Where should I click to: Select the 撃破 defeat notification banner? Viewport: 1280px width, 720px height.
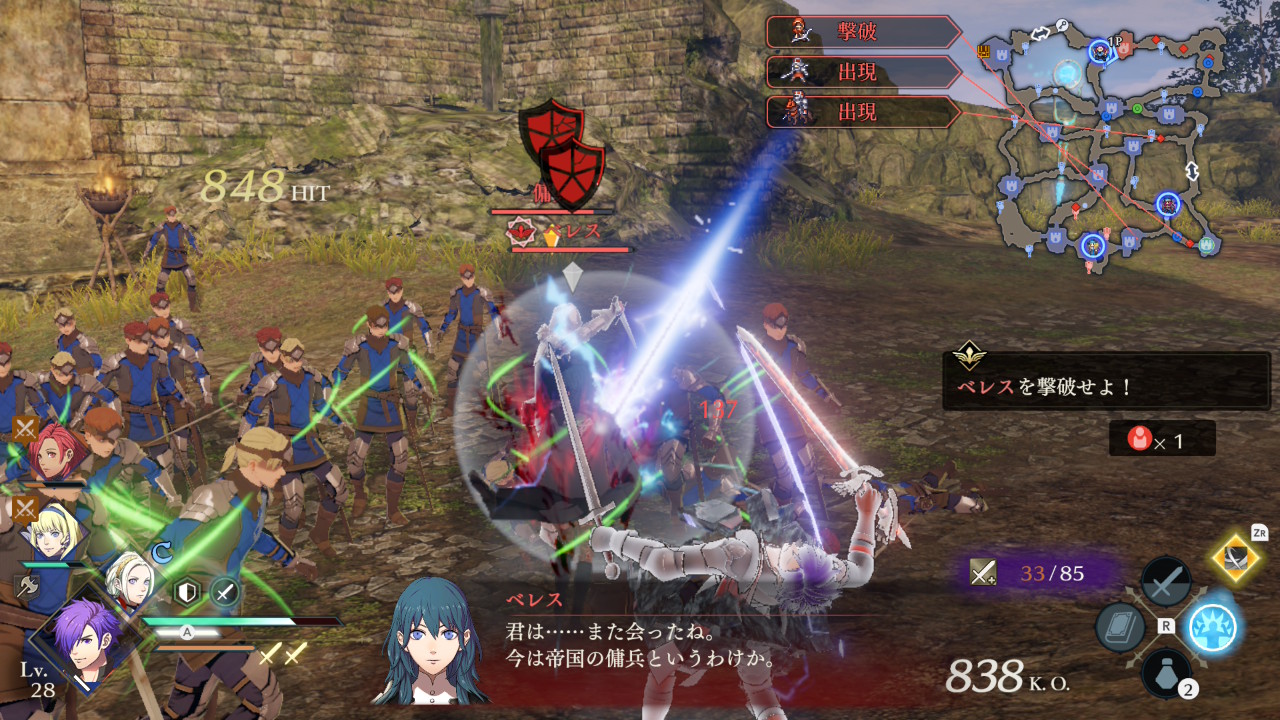click(x=864, y=32)
